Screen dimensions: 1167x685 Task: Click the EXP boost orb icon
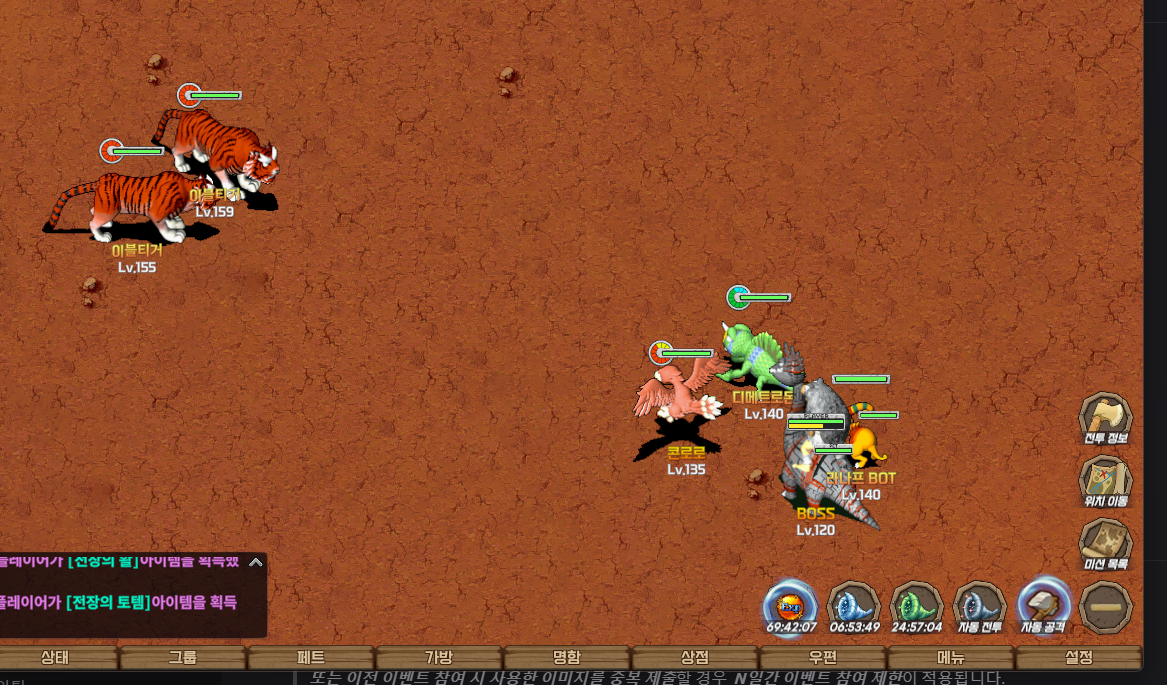point(790,606)
